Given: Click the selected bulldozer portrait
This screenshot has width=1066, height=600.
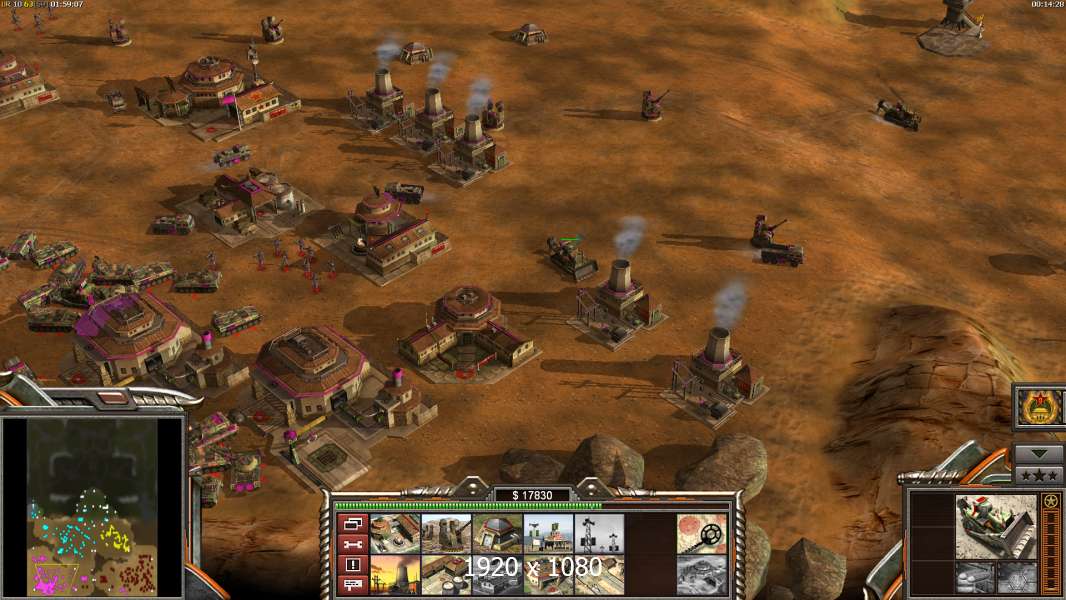Looking at the screenshot, I should pos(995,526).
